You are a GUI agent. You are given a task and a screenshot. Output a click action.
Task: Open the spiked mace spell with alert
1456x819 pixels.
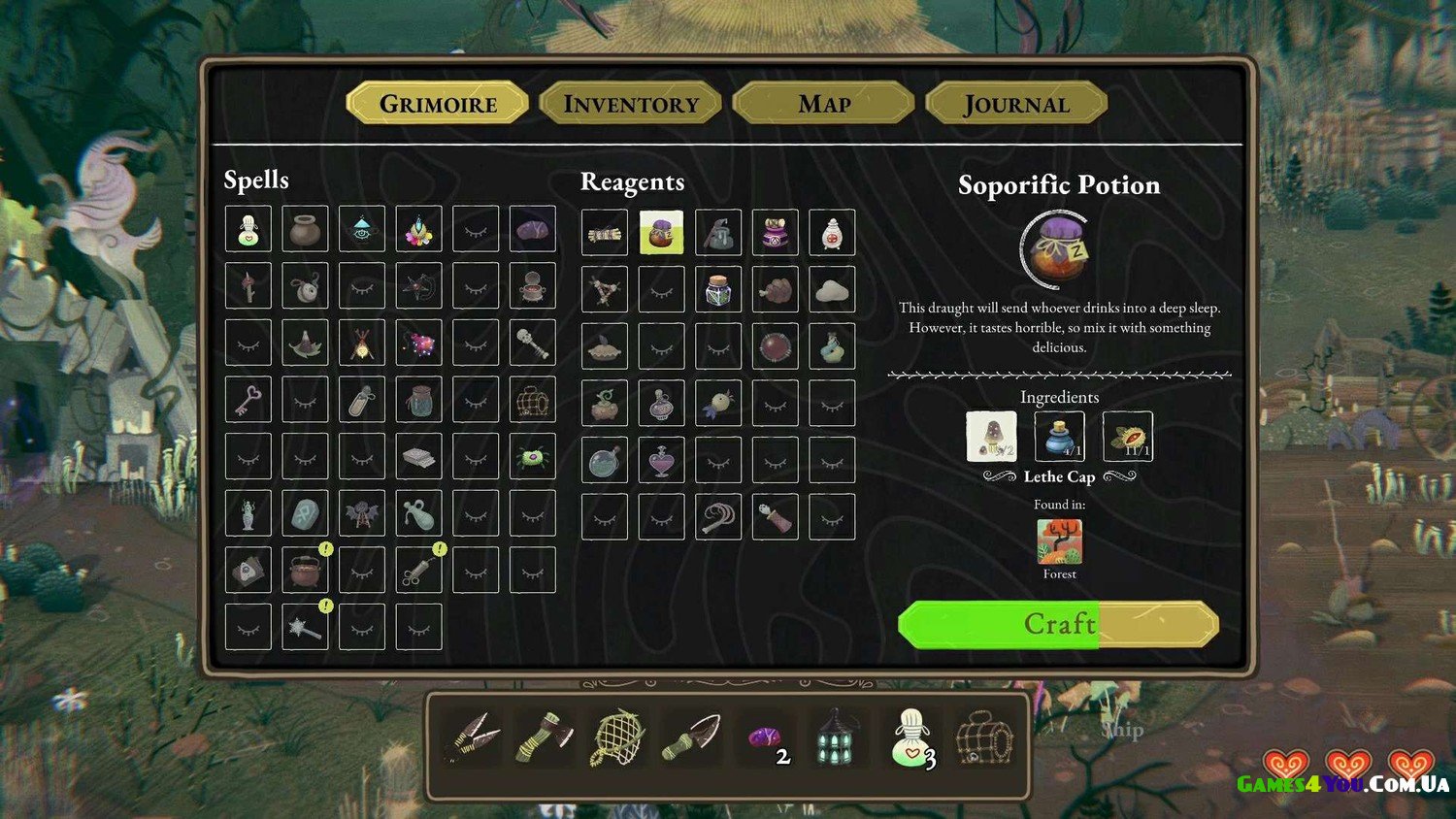pos(305,627)
